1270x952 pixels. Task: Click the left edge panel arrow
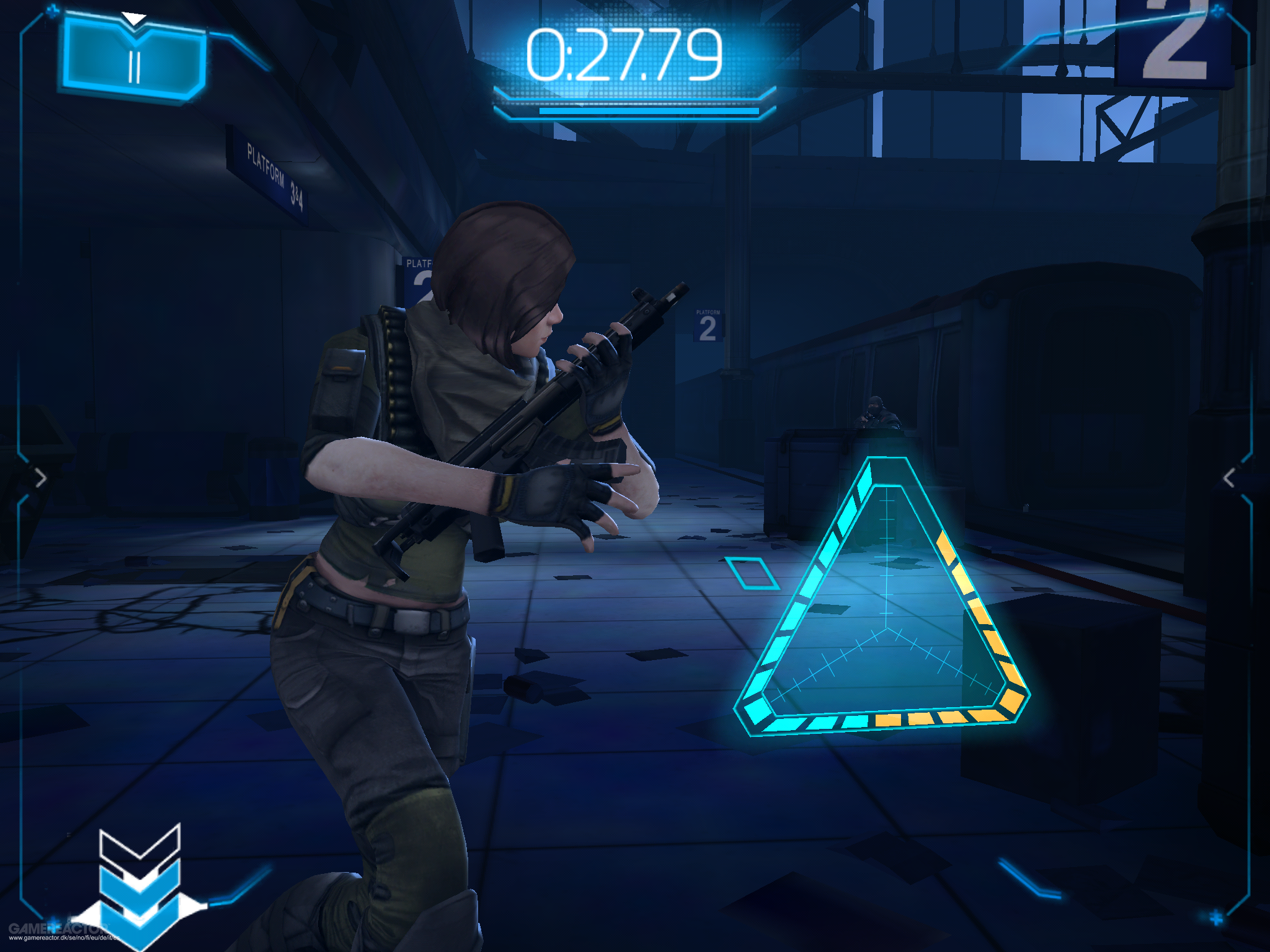[41, 478]
